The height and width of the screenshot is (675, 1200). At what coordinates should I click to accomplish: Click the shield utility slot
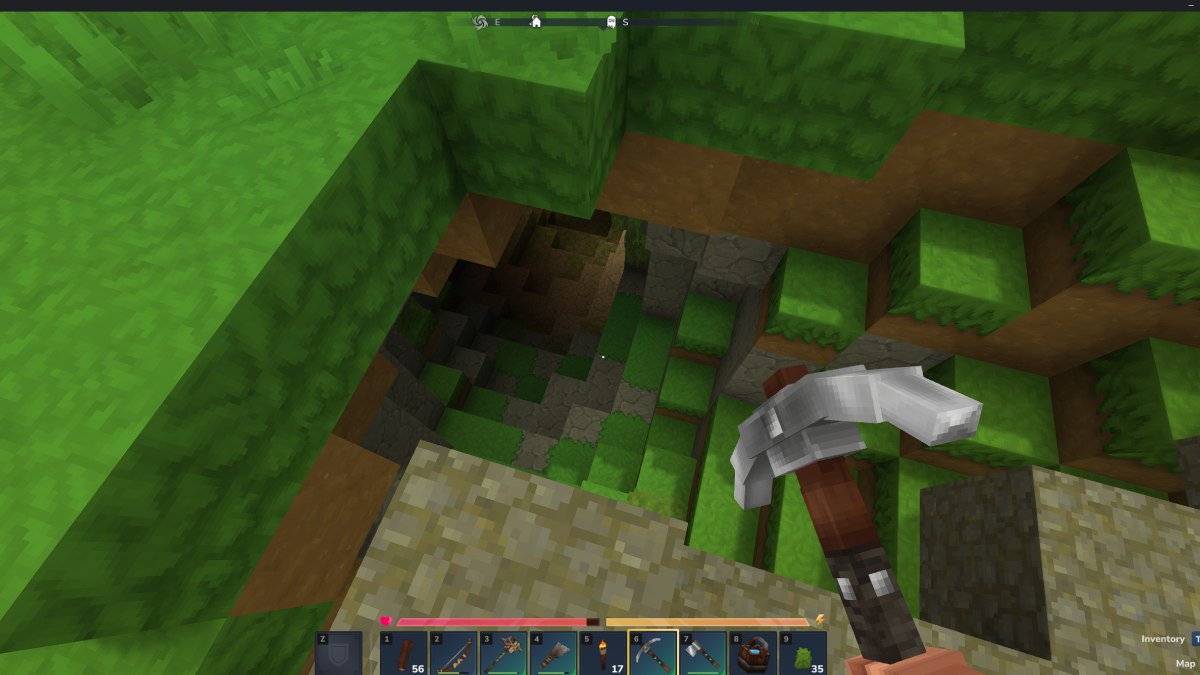338,653
